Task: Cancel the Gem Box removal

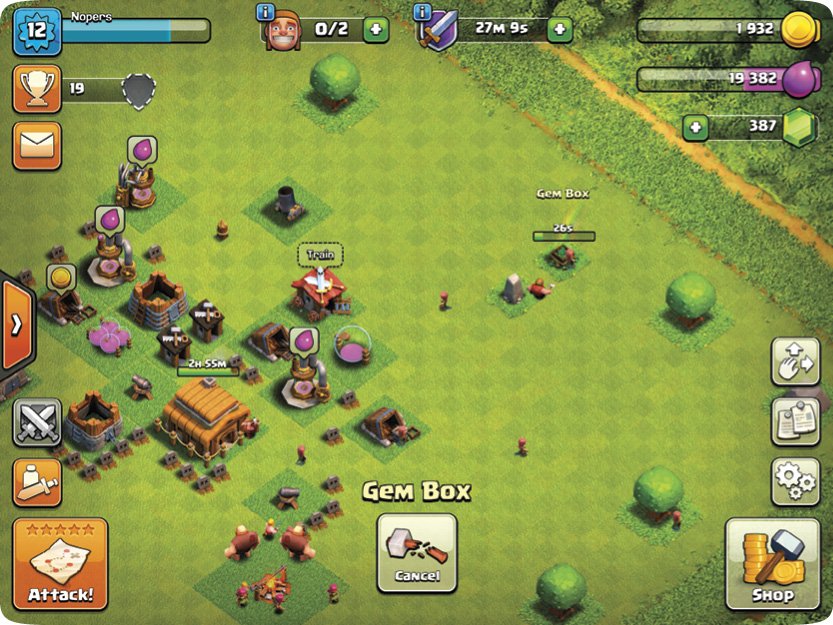Action: [x=416, y=552]
